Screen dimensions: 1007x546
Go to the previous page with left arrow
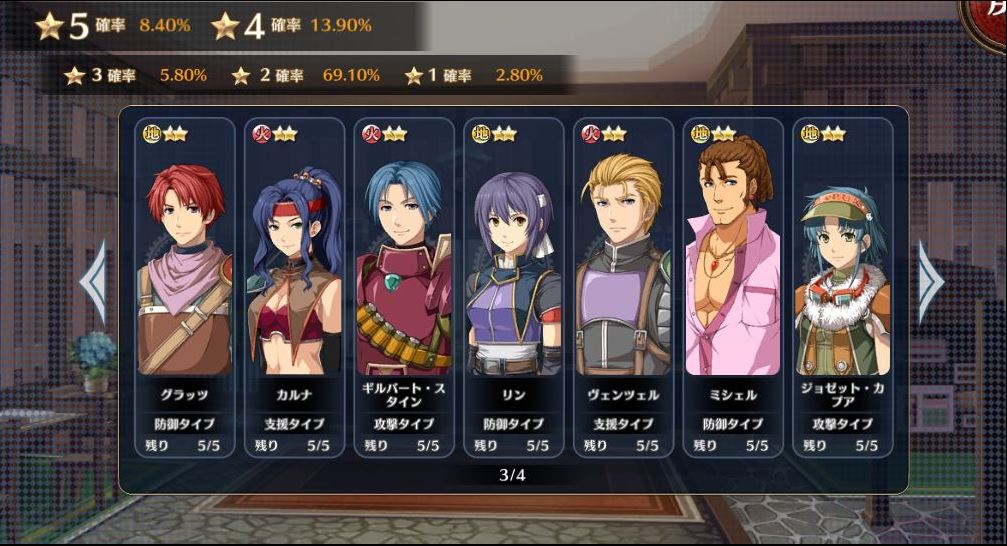93,283
